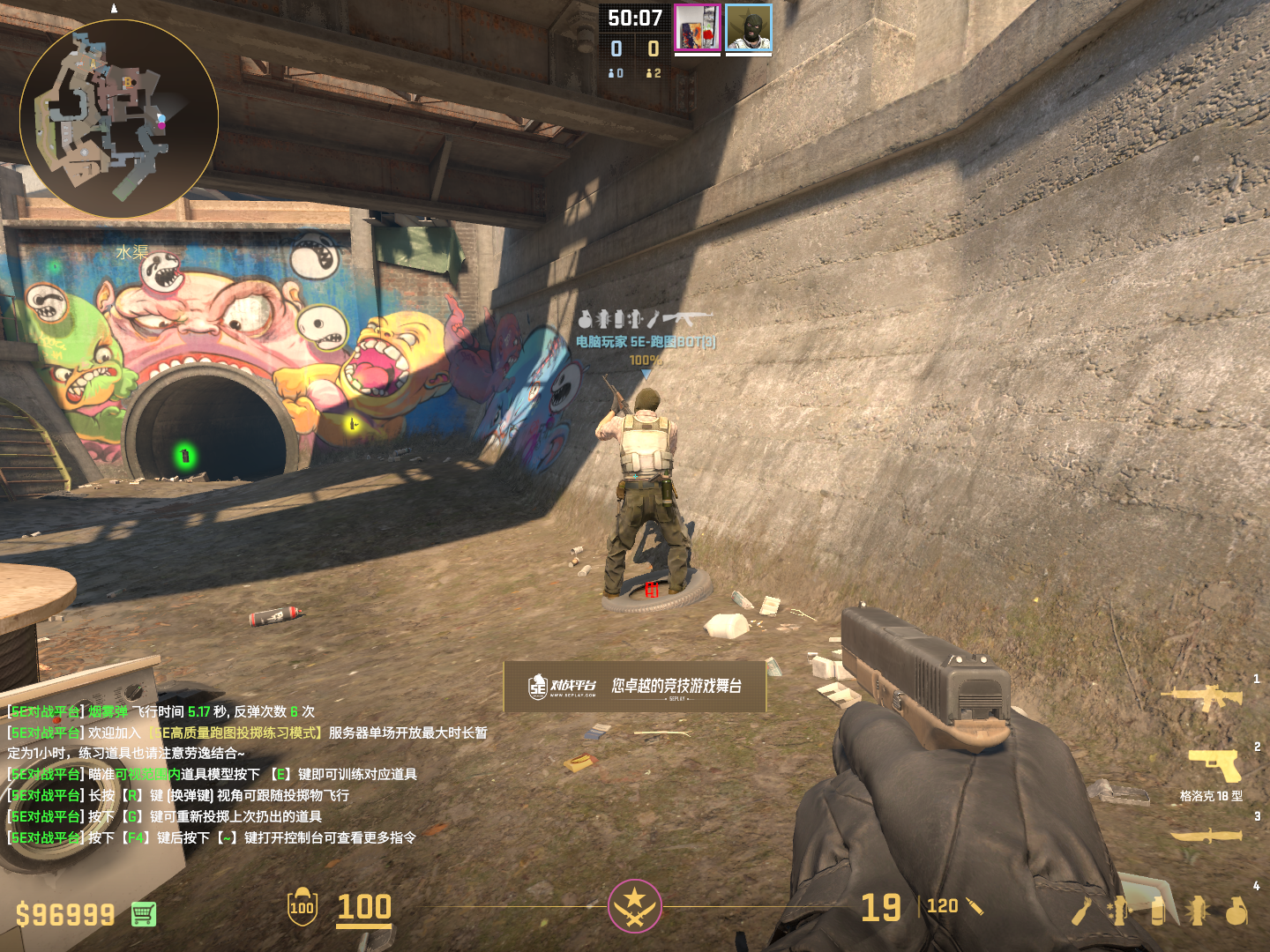
Task: Select the round HE grenade icon
Action: point(1236,911)
